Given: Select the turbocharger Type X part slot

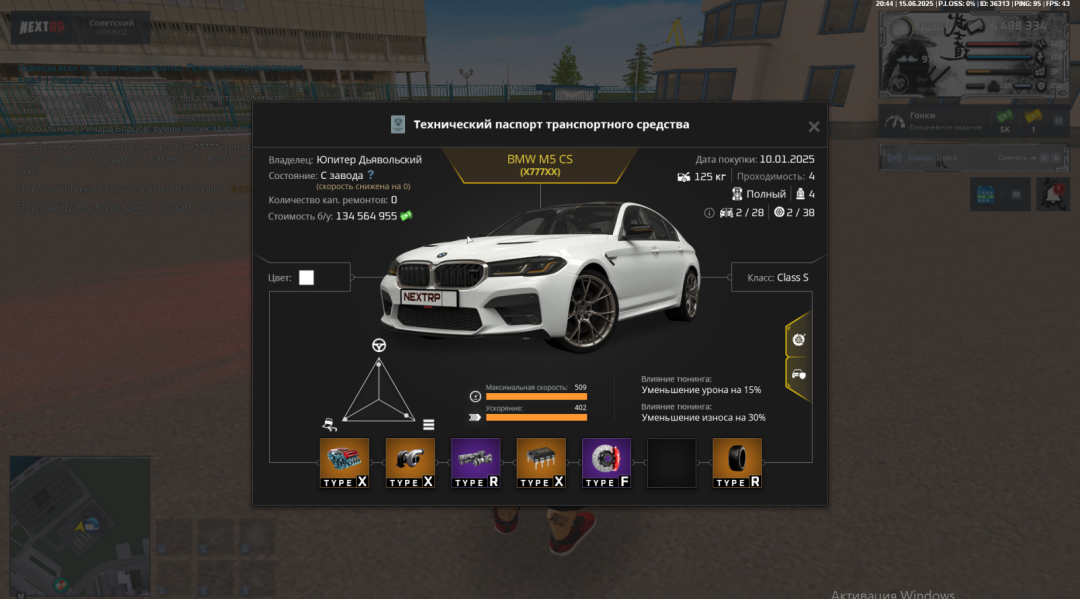Looking at the screenshot, I should coord(410,463).
